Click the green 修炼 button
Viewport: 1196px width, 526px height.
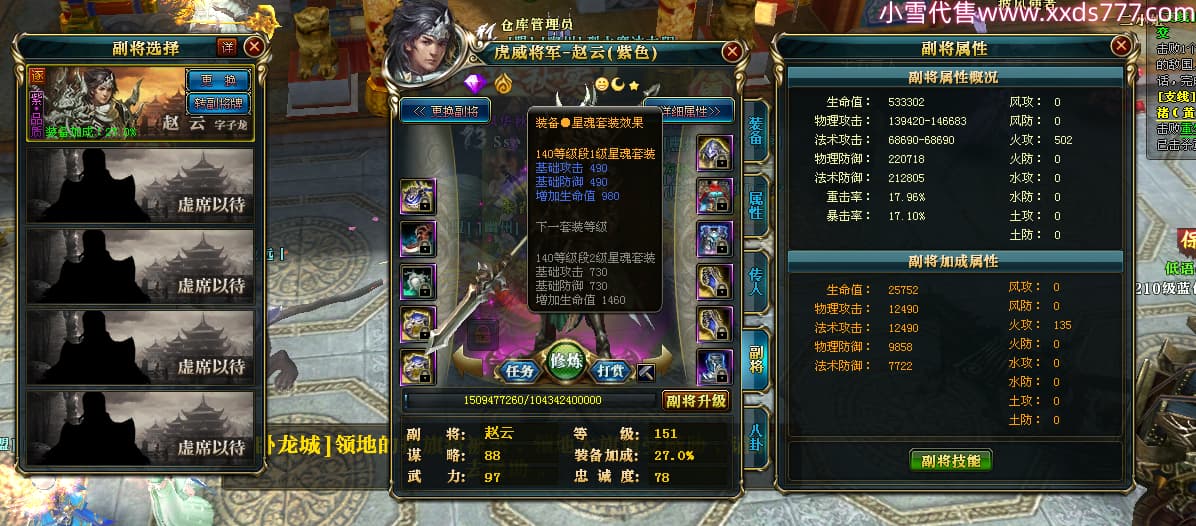pyautogui.click(x=567, y=360)
